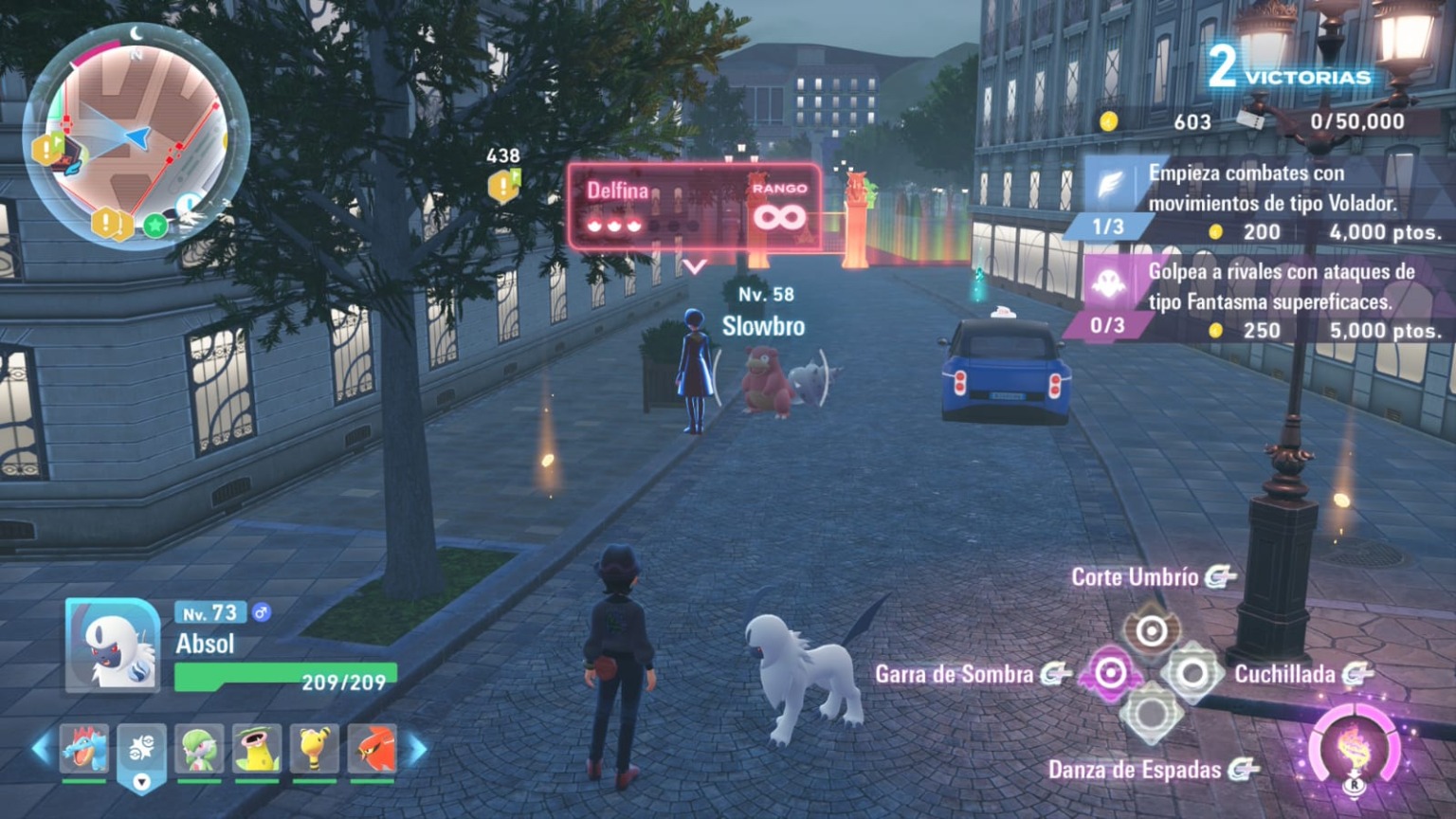
Task: Choose Gardevoir from the party bar
Action: (199, 750)
